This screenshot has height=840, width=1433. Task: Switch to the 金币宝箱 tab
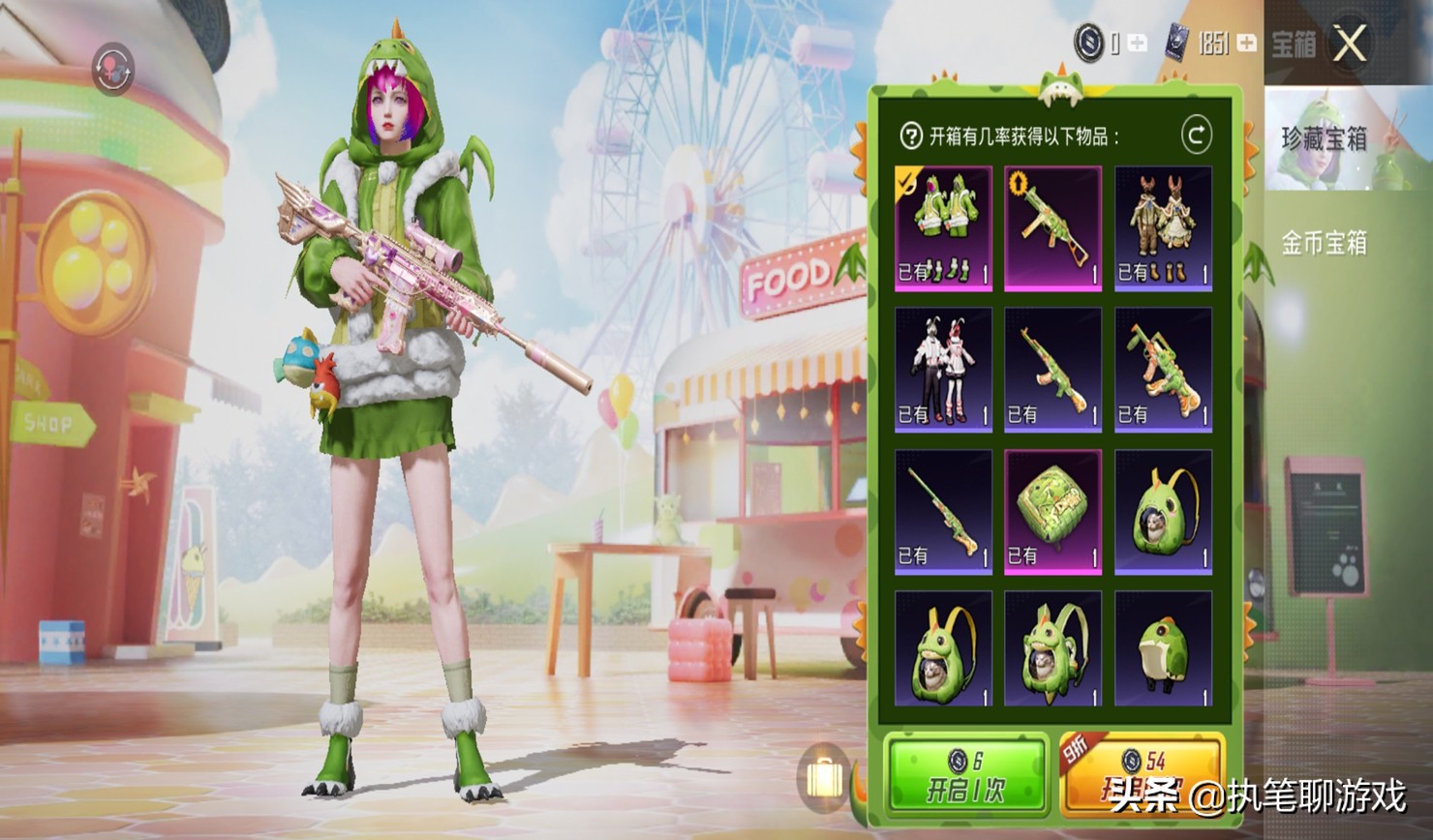pos(1325,242)
